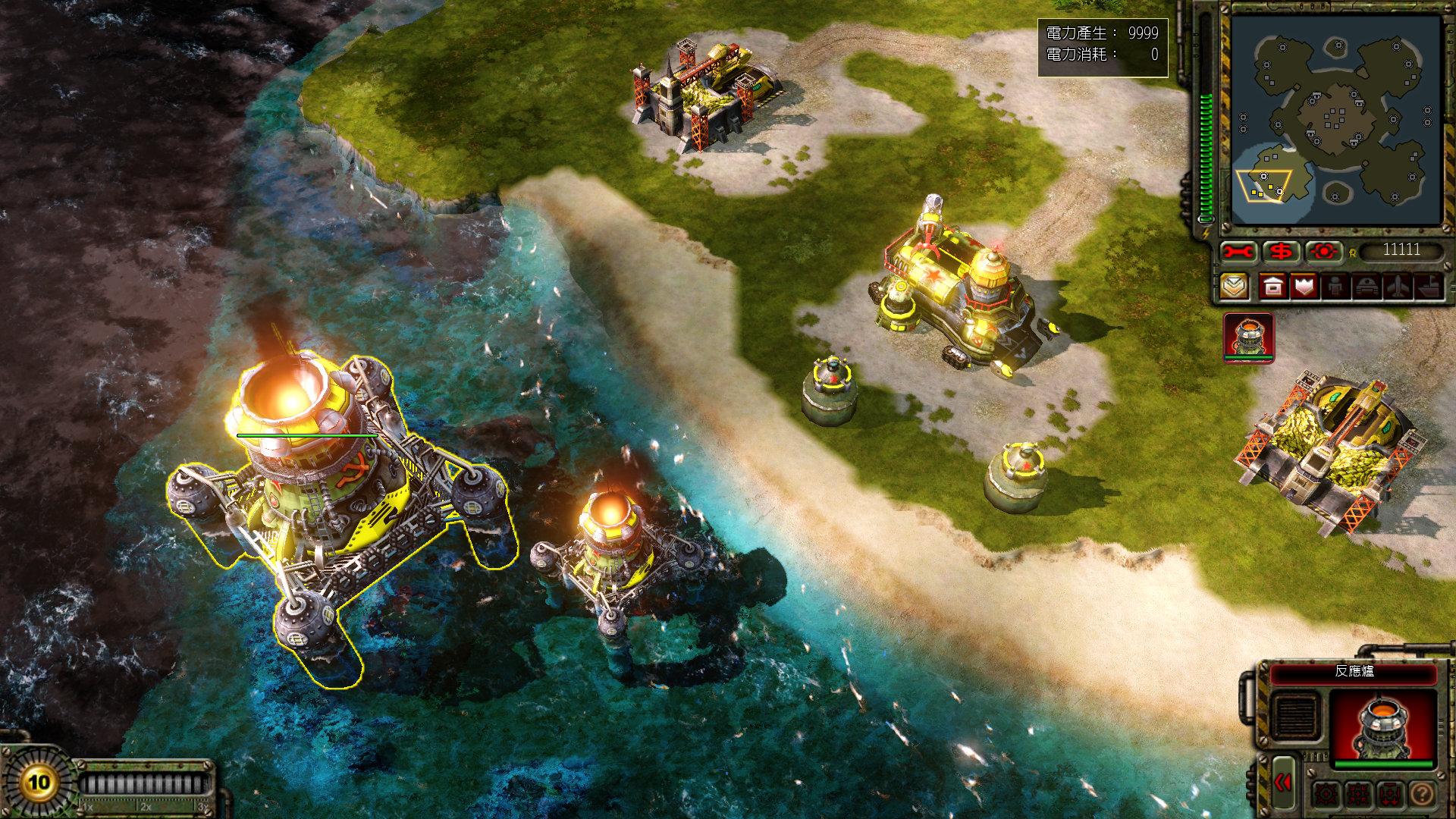Activate the down-arrows stance button
This screenshot has height=819, width=1456.
[x=1390, y=794]
